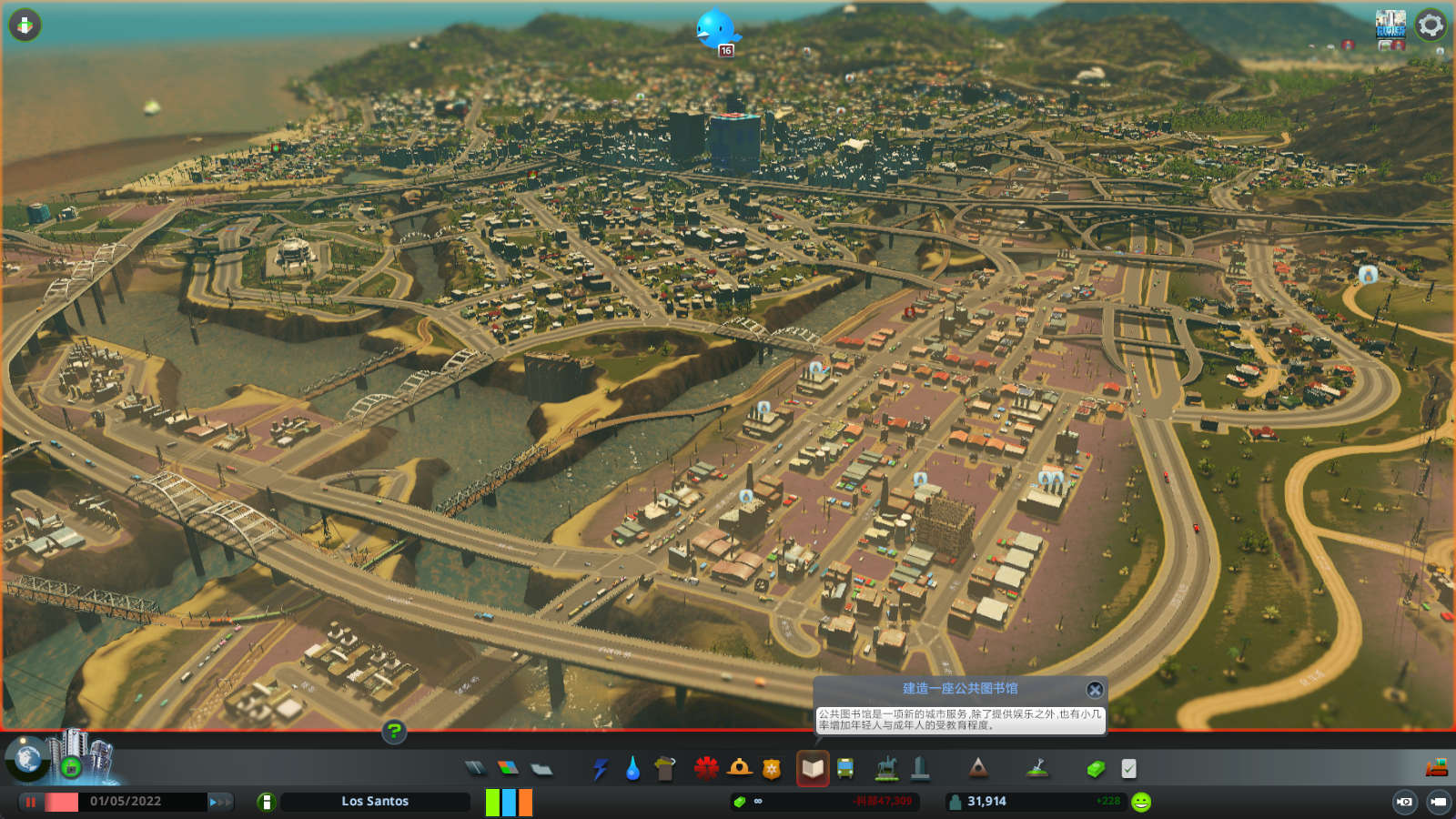The image size is (1456, 819).
Task: Open the police badge menu
Action: tap(772, 769)
